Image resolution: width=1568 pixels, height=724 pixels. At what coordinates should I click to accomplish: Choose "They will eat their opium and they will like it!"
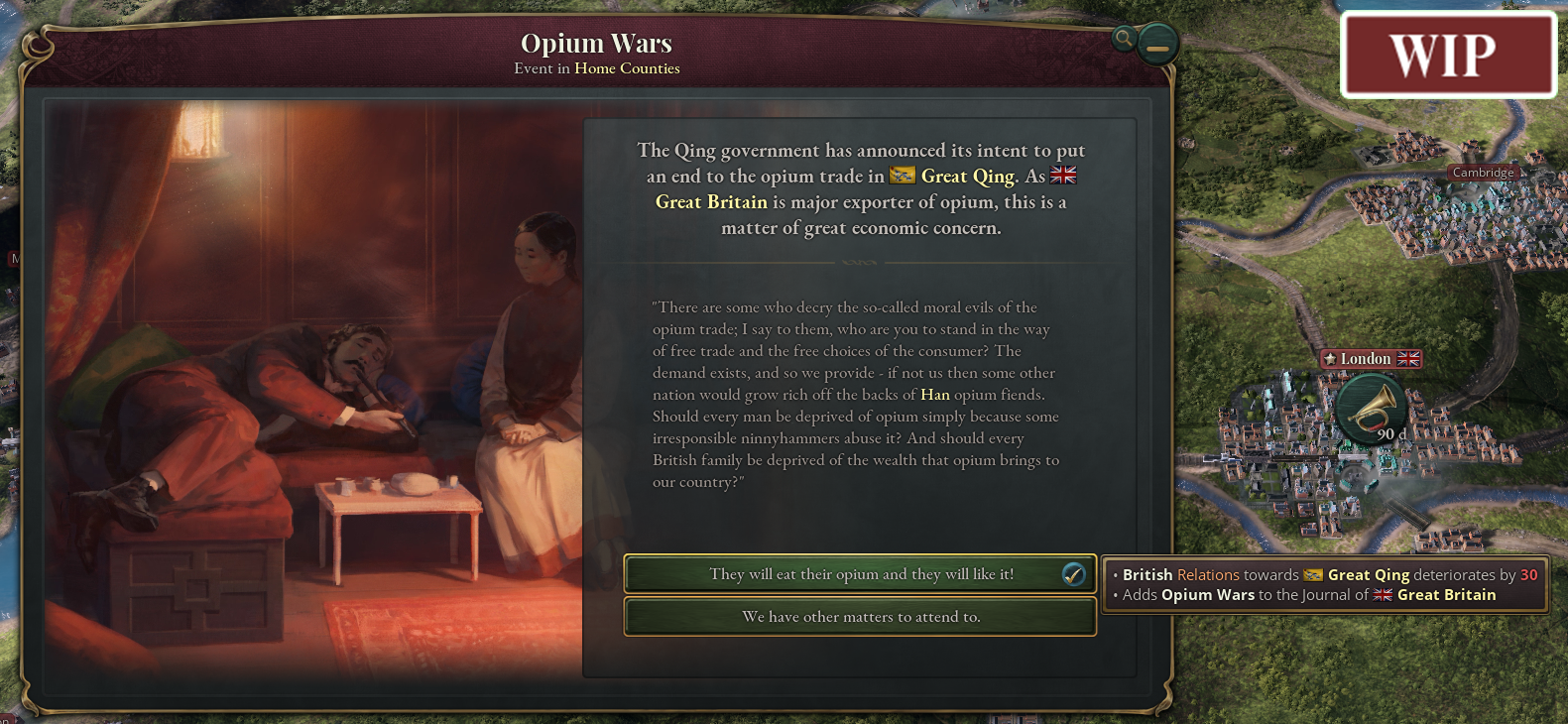pos(859,573)
